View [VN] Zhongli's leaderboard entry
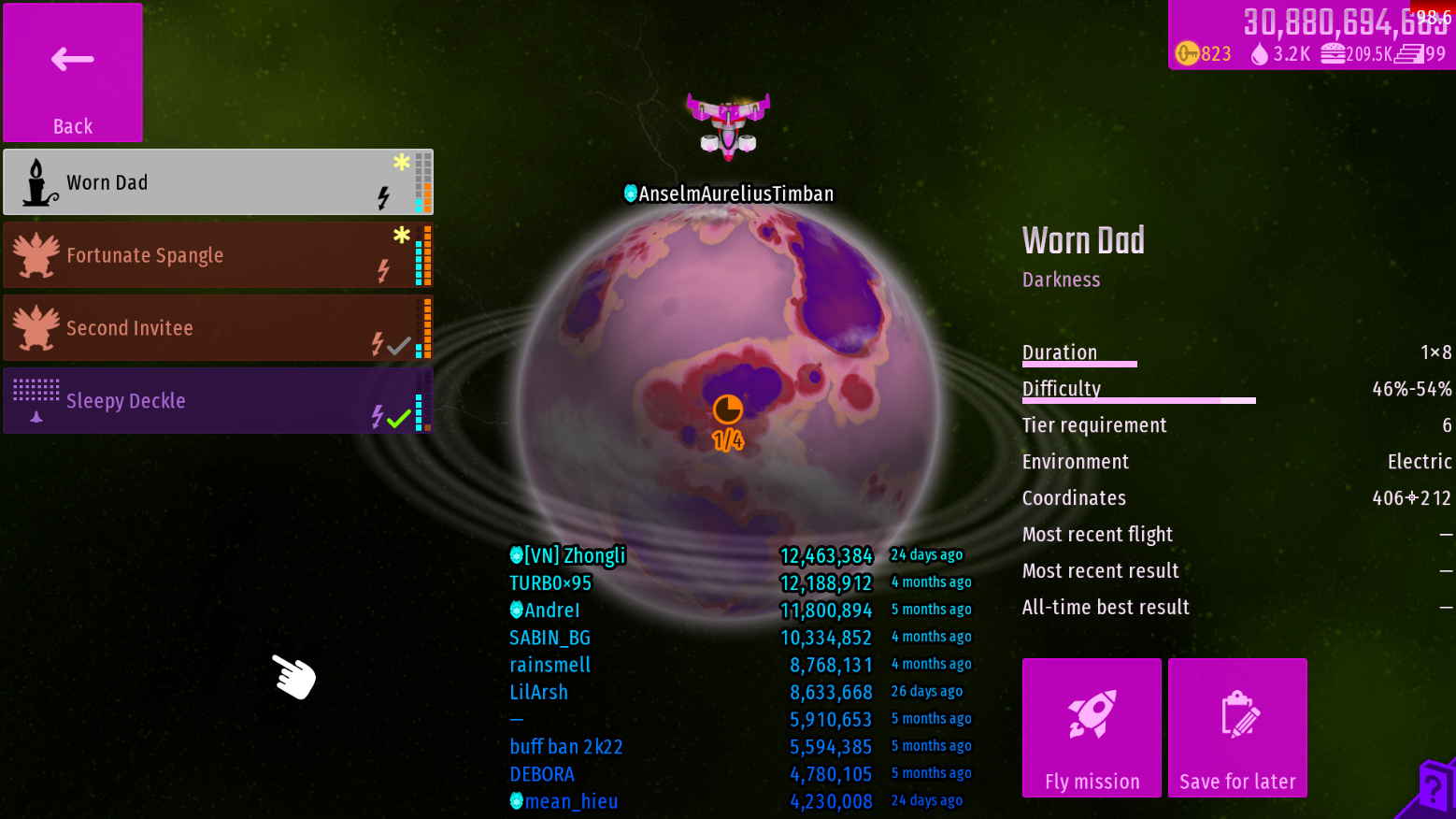 (x=568, y=556)
